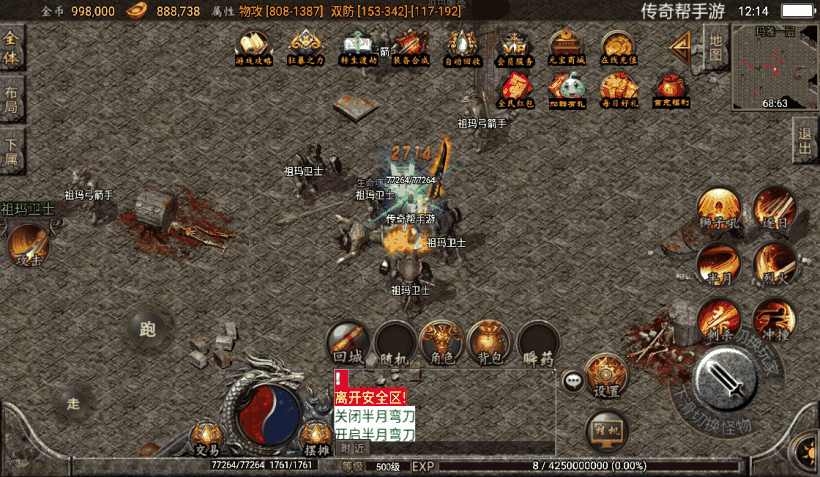This screenshot has height=477, width=820.
Task: Trigger the 冲撞 charge skill
Action: tap(775, 320)
